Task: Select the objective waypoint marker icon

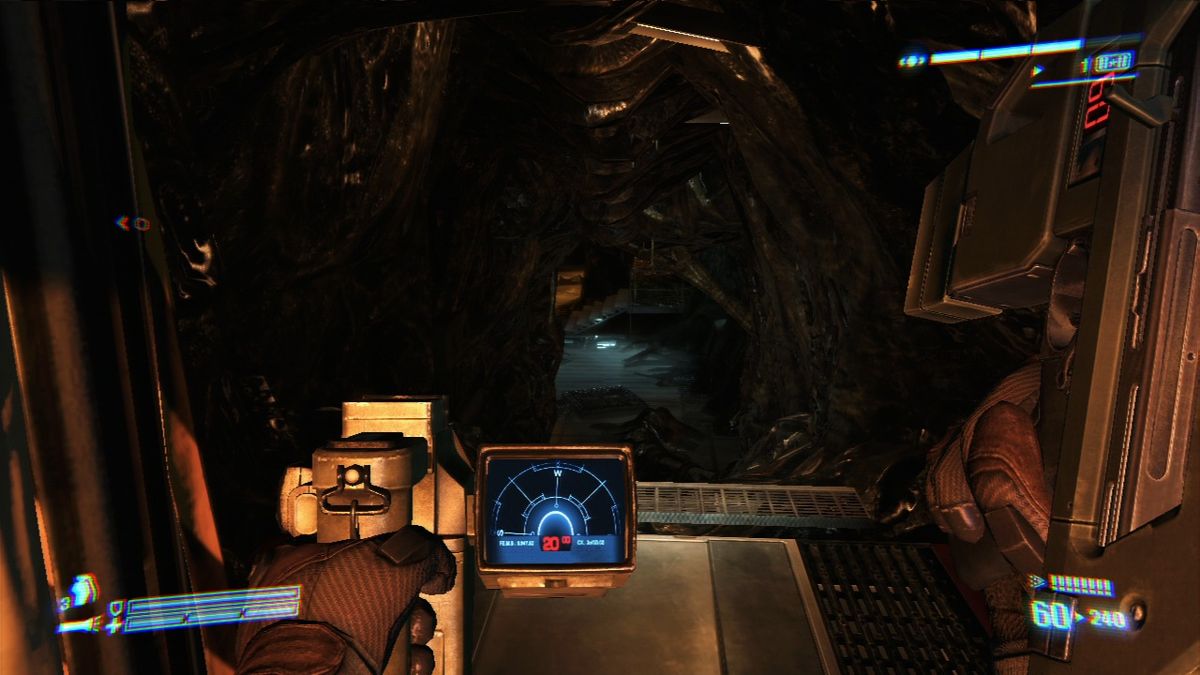Action: [x=135, y=223]
